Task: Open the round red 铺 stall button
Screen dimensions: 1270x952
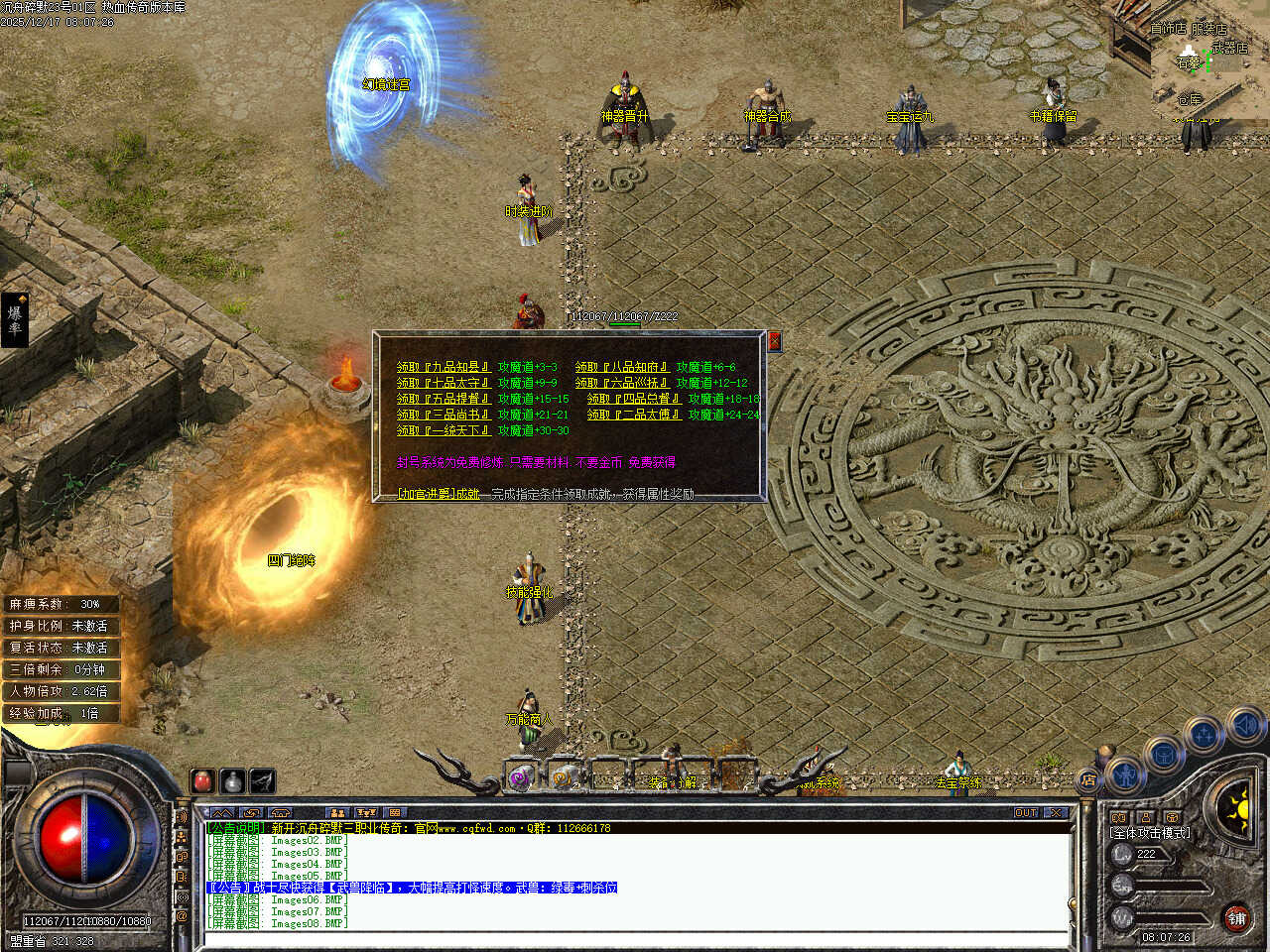Action: (x=1236, y=918)
